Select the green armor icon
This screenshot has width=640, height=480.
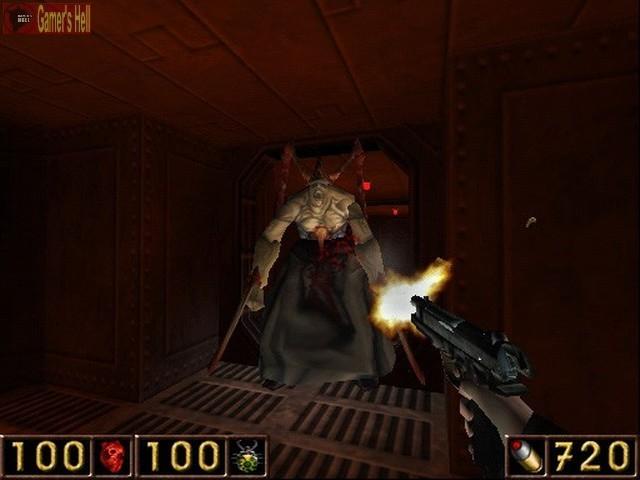coord(246,456)
